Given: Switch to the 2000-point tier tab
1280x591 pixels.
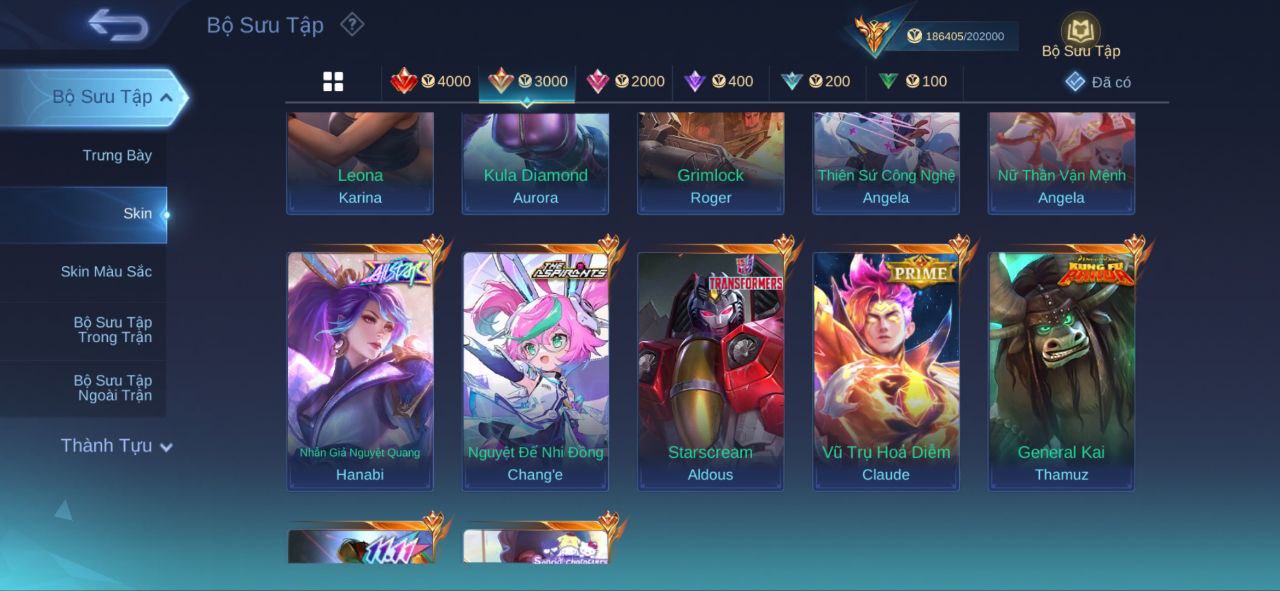Looking at the screenshot, I should (625, 82).
